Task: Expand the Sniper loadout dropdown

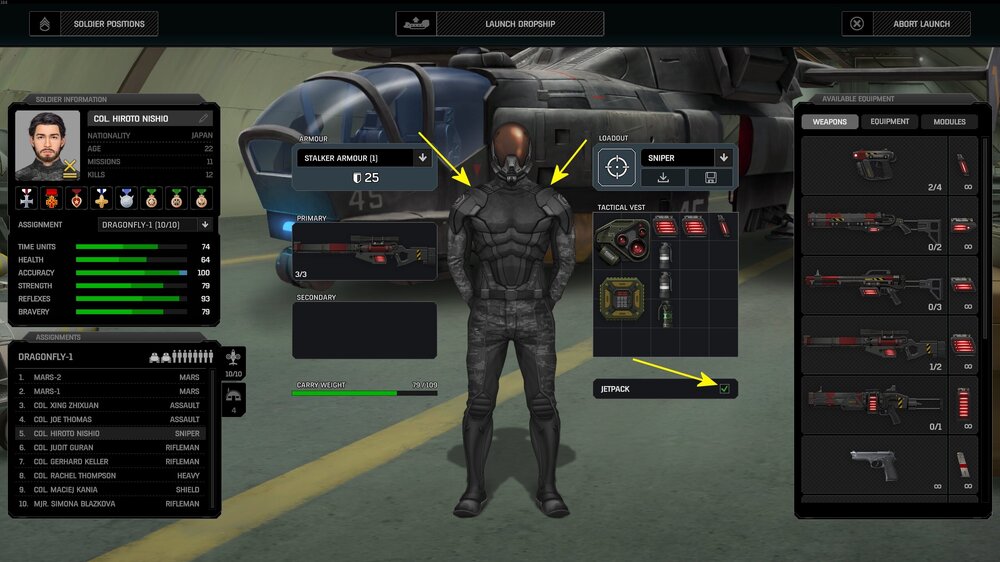Action: click(723, 158)
